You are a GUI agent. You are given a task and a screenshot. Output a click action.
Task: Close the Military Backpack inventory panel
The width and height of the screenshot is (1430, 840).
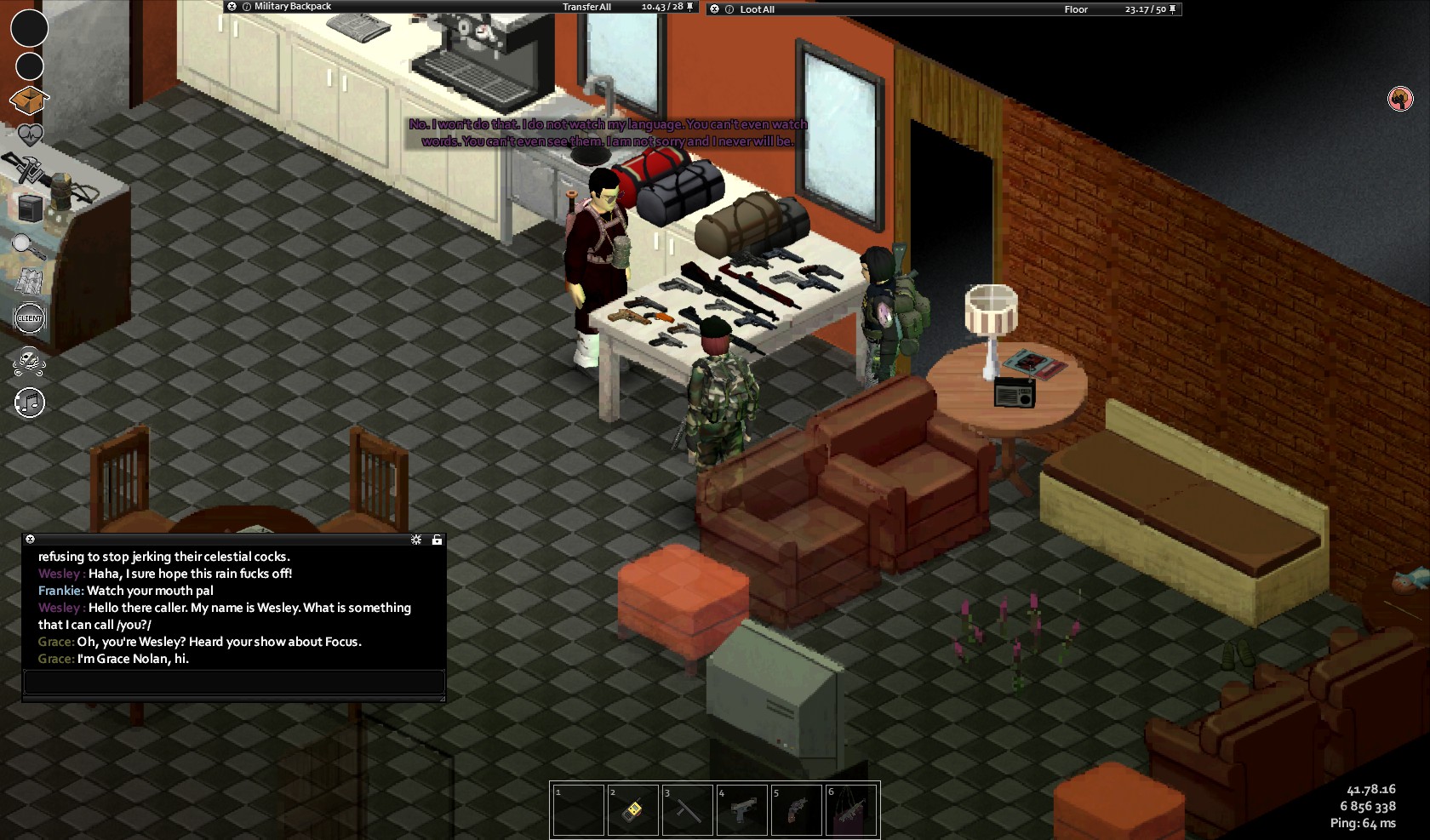(x=232, y=7)
